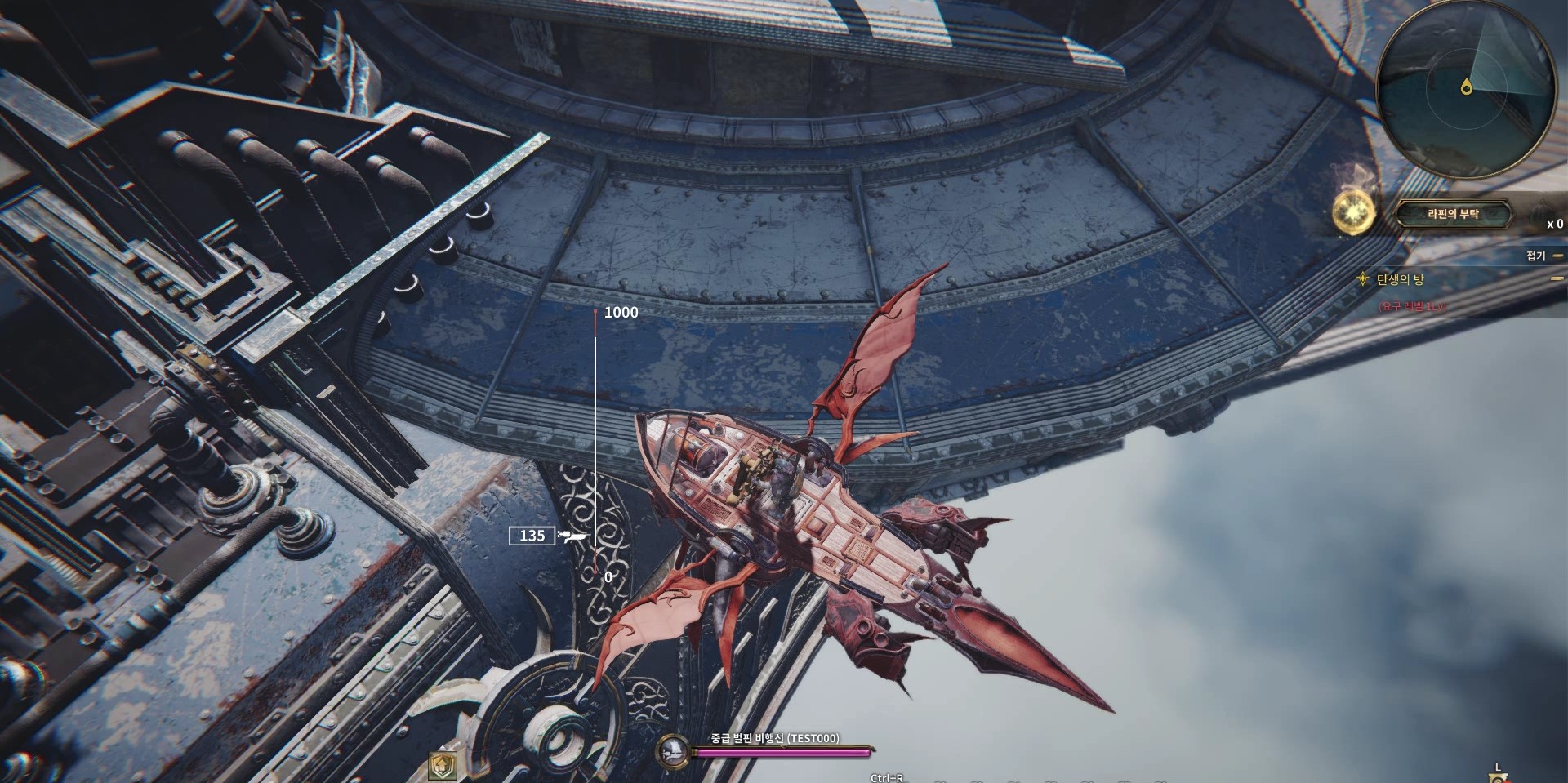Open the 탄생의 방 quest entry

point(1400,279)
